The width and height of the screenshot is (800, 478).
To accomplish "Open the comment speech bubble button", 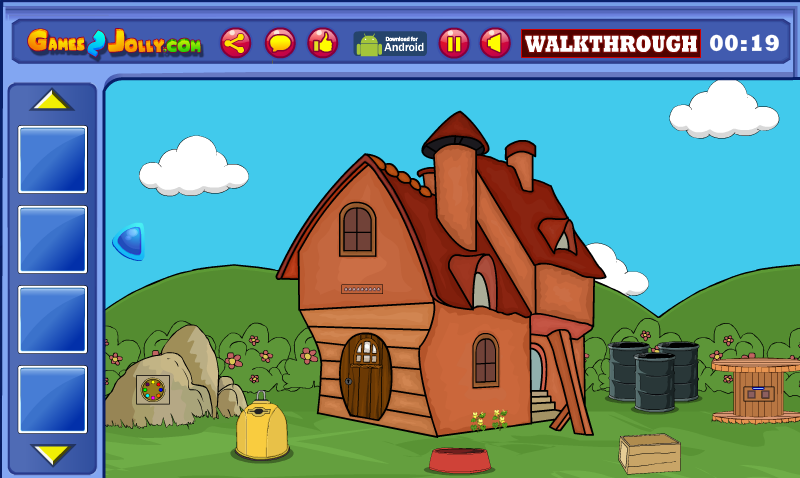I will click(280, 43).
